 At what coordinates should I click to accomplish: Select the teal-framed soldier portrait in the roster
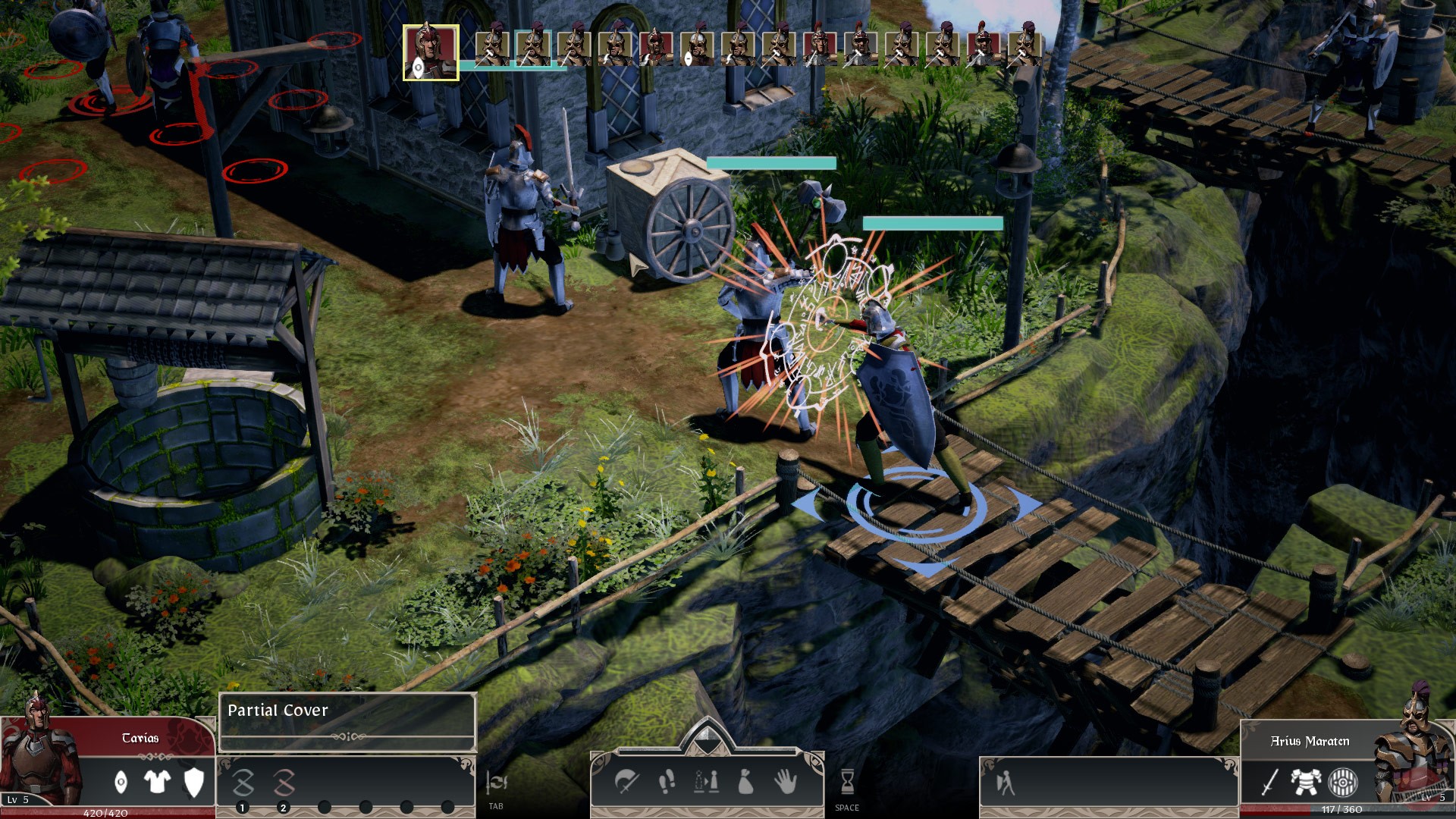point(534,49)
